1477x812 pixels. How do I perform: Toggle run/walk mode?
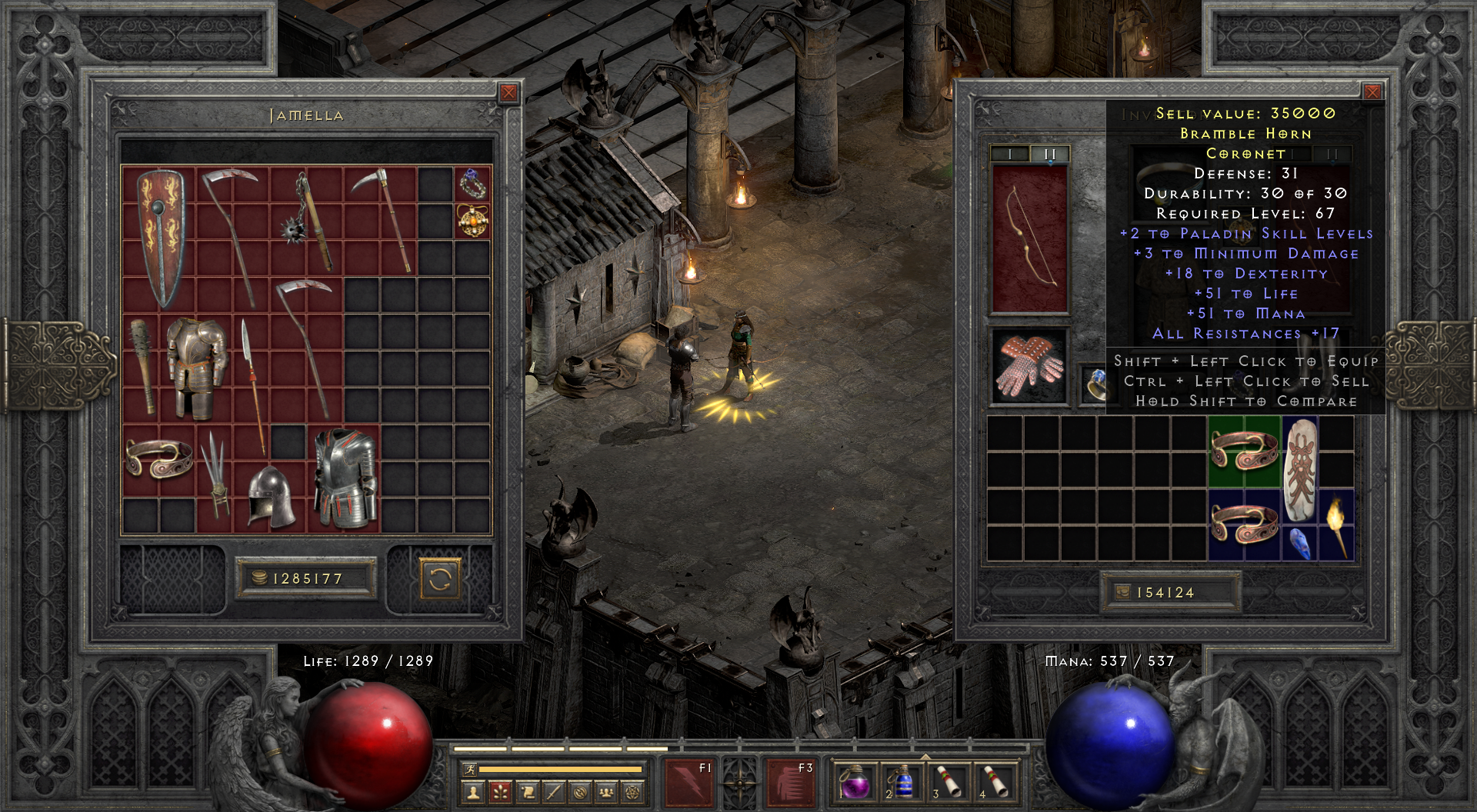[469, 768]
